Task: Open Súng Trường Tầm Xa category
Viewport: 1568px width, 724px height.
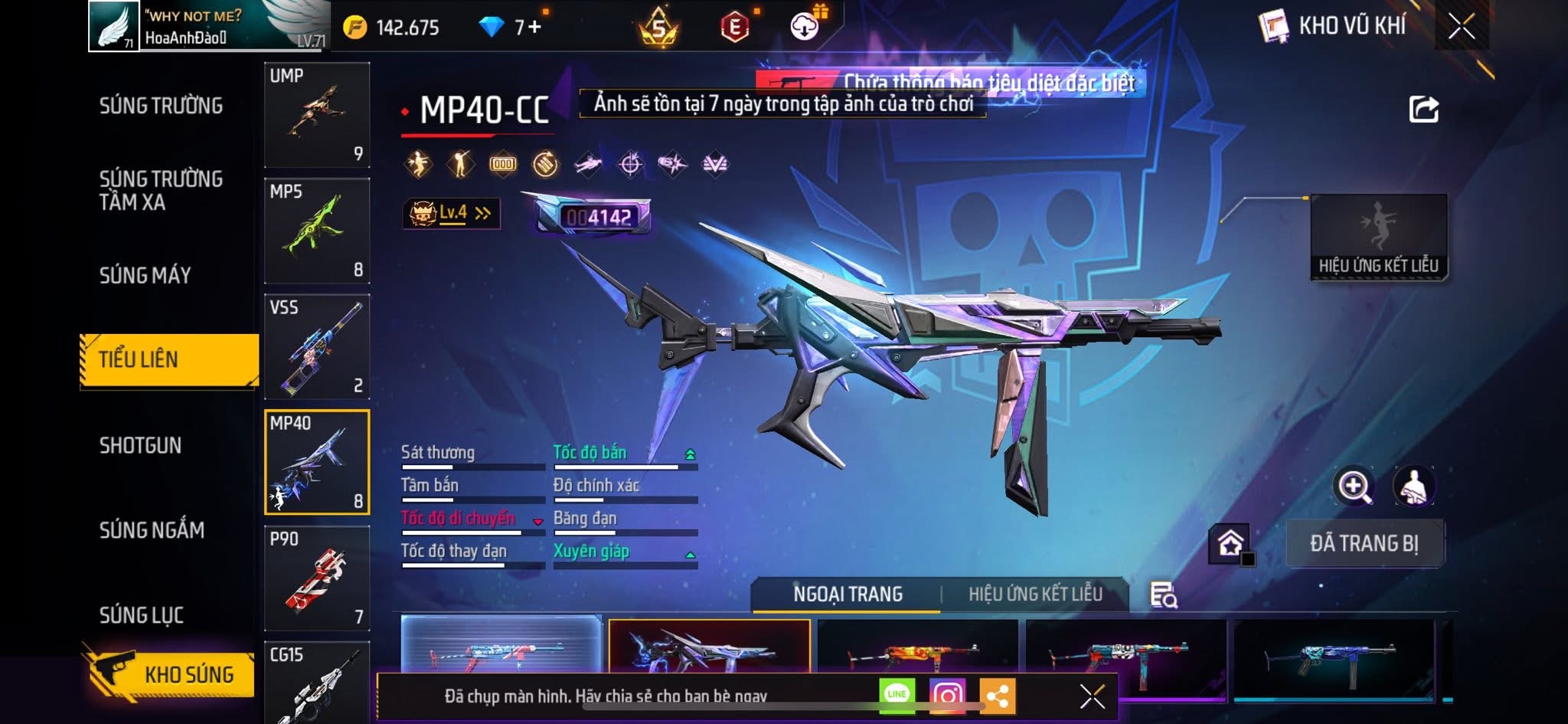Action: point(161,190)
